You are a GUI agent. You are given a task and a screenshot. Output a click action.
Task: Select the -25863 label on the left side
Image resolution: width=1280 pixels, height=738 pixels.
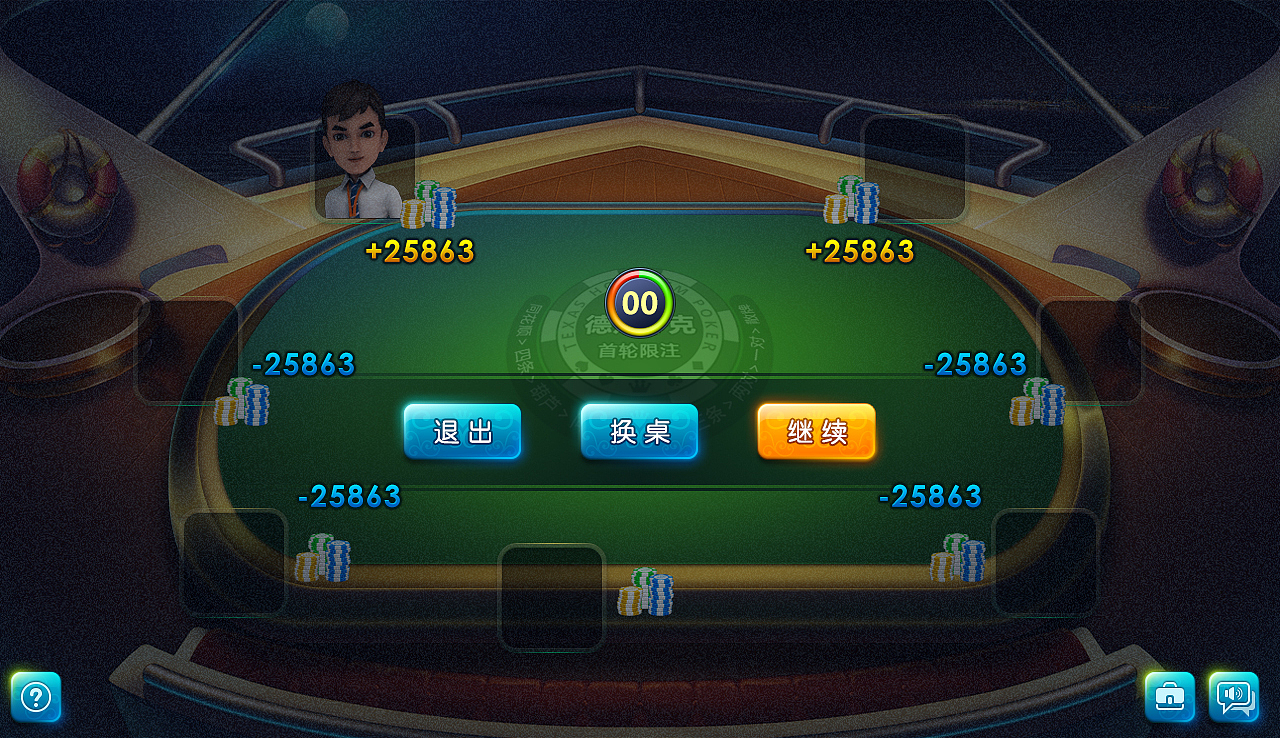coord(303,364)
